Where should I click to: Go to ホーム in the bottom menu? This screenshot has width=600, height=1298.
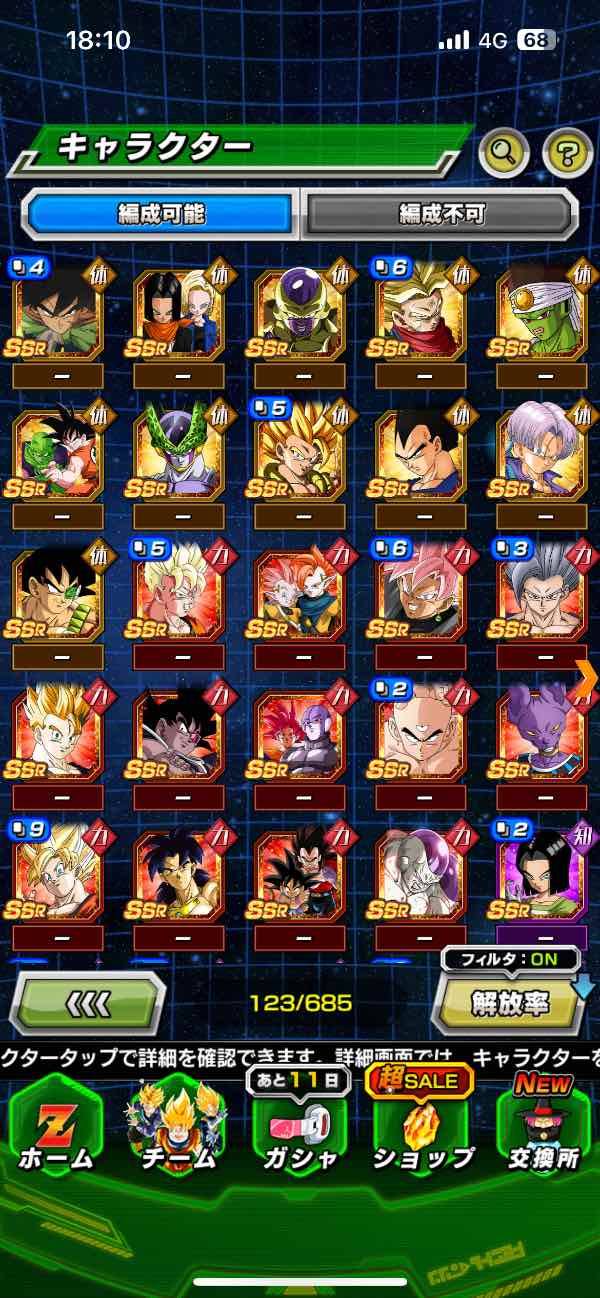pyautogui.click(x=55, y=1125)
